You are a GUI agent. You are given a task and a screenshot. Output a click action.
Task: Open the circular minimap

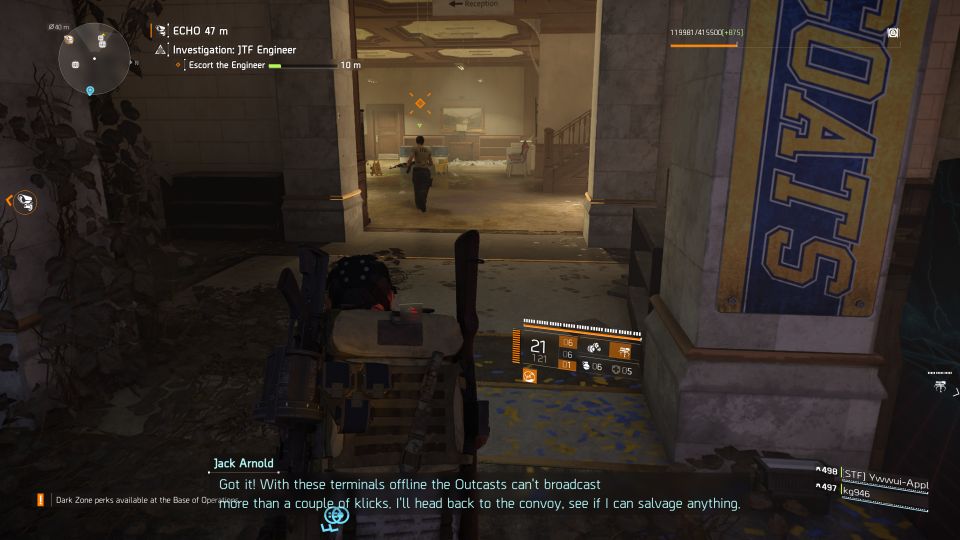tap(94, 56)
